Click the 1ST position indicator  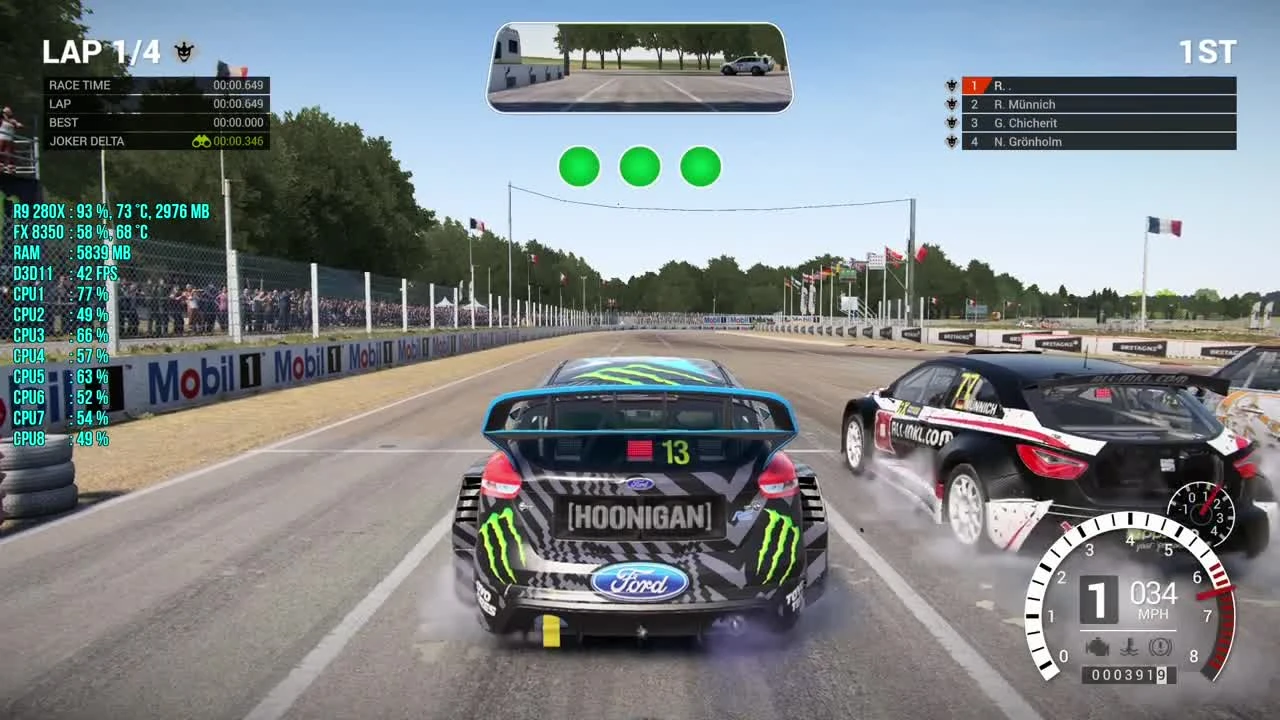(1209, 50)
